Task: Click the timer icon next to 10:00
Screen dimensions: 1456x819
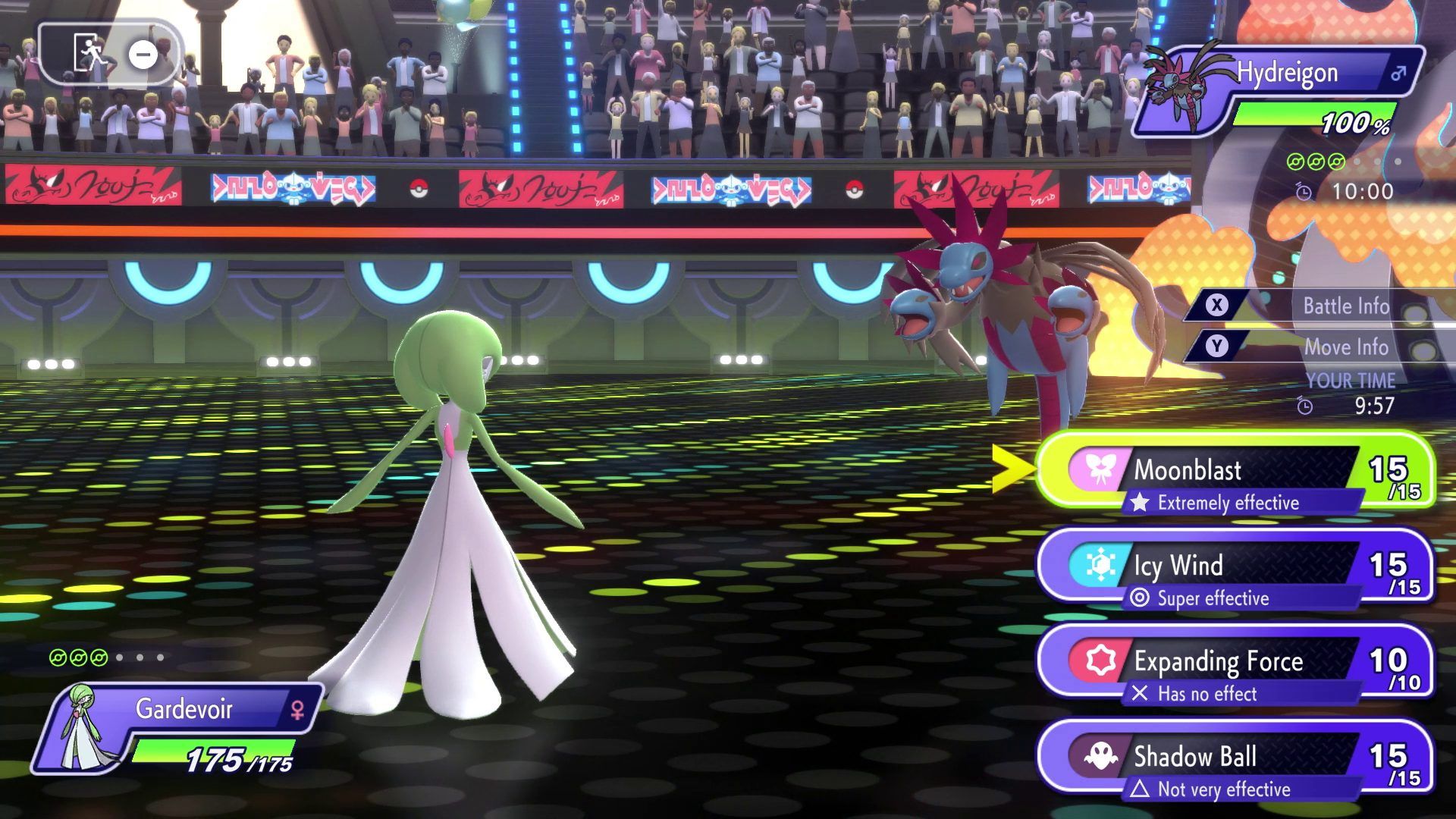Action: (1305, 192)
